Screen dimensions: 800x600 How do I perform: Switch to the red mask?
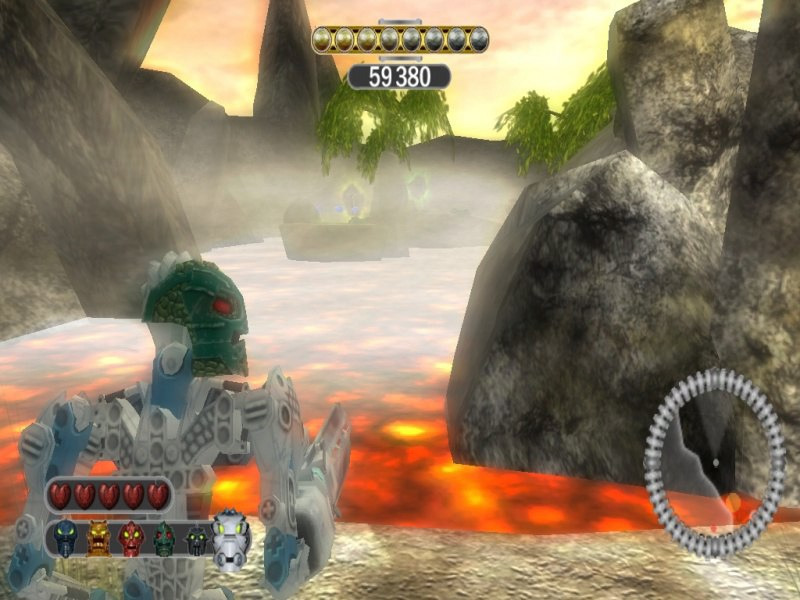point(131,540)
